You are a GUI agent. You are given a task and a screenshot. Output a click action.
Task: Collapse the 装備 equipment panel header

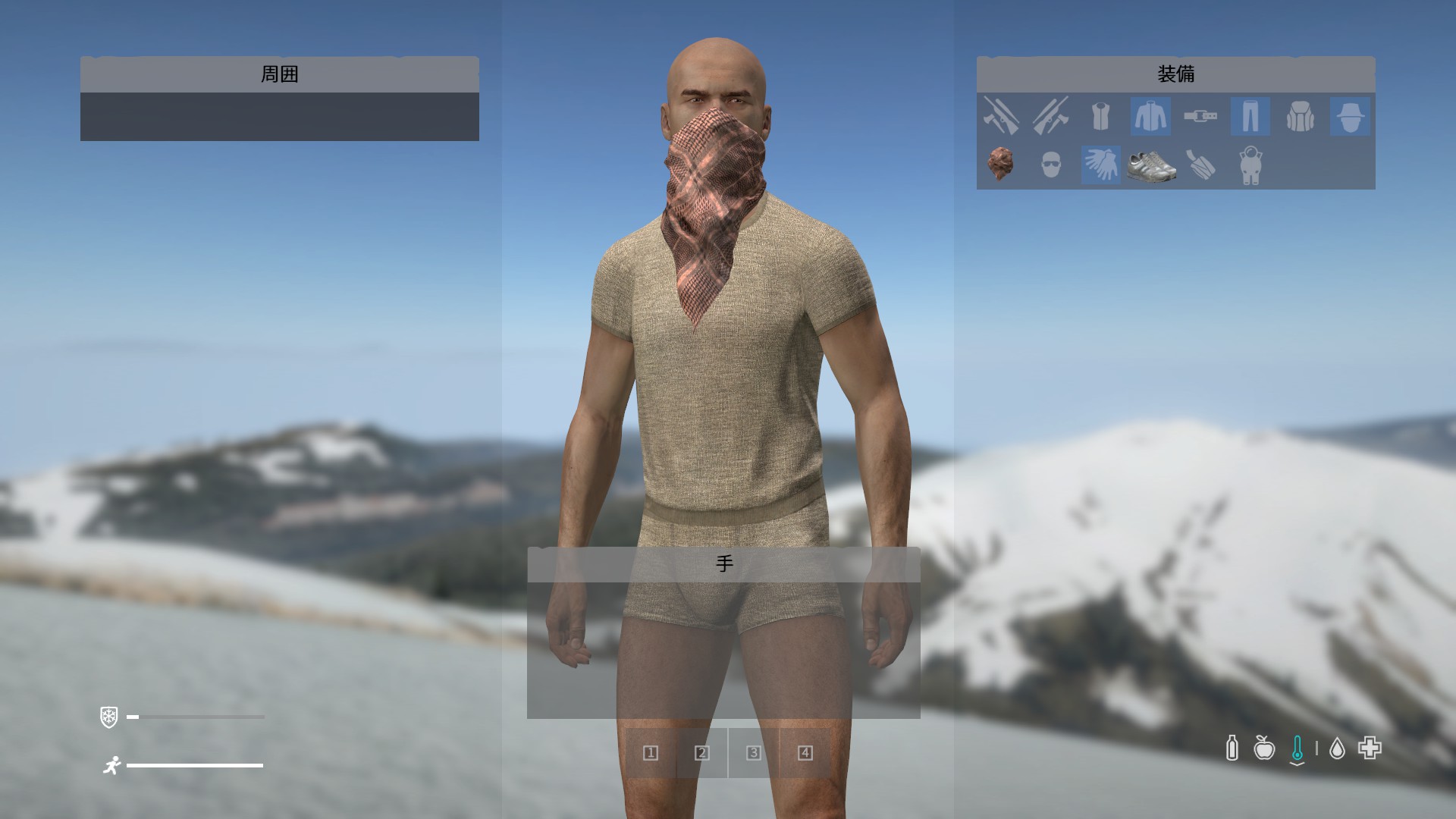tap(1175, 74)
